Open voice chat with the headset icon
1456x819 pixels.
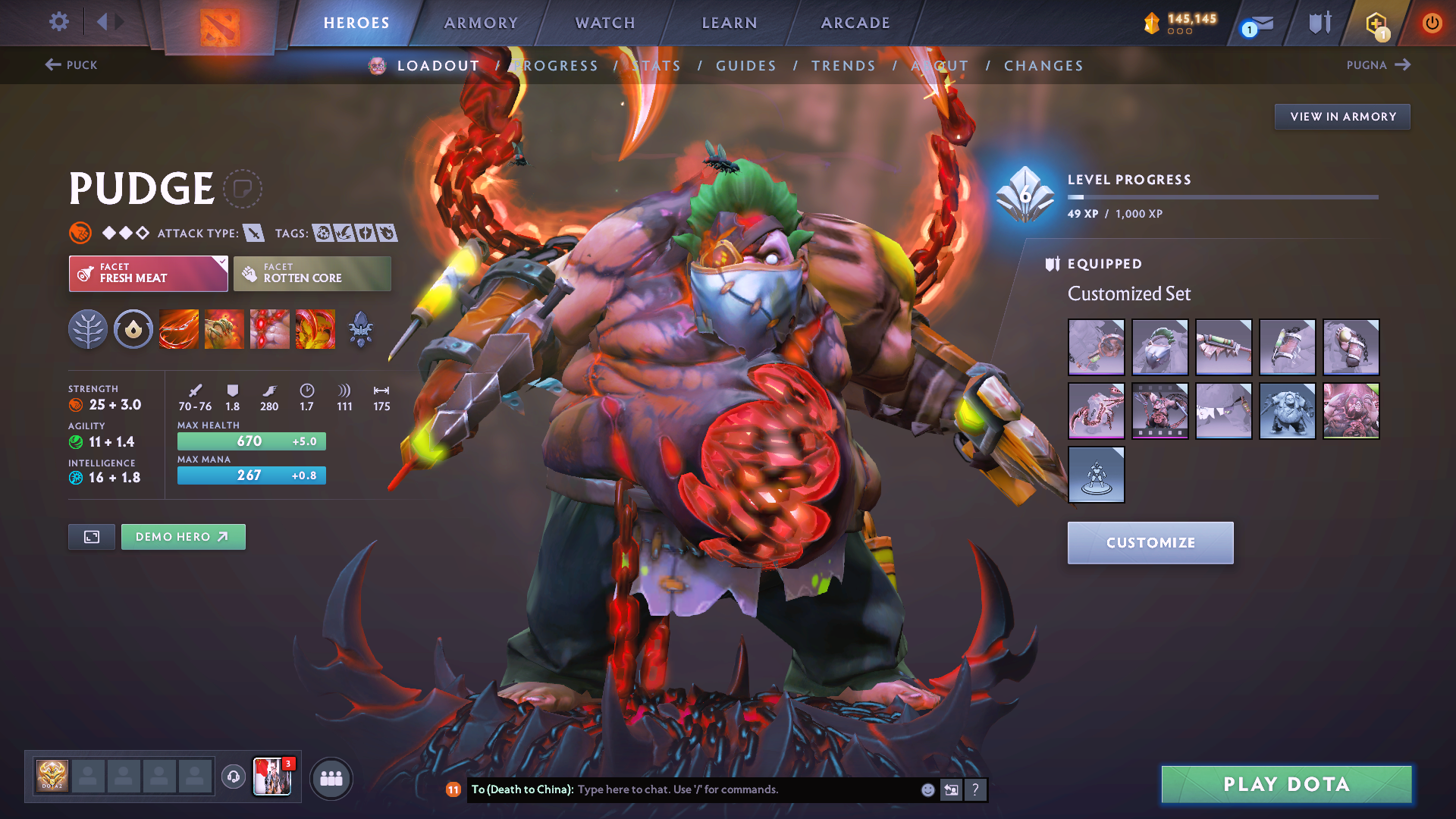[x=233, y=777]
